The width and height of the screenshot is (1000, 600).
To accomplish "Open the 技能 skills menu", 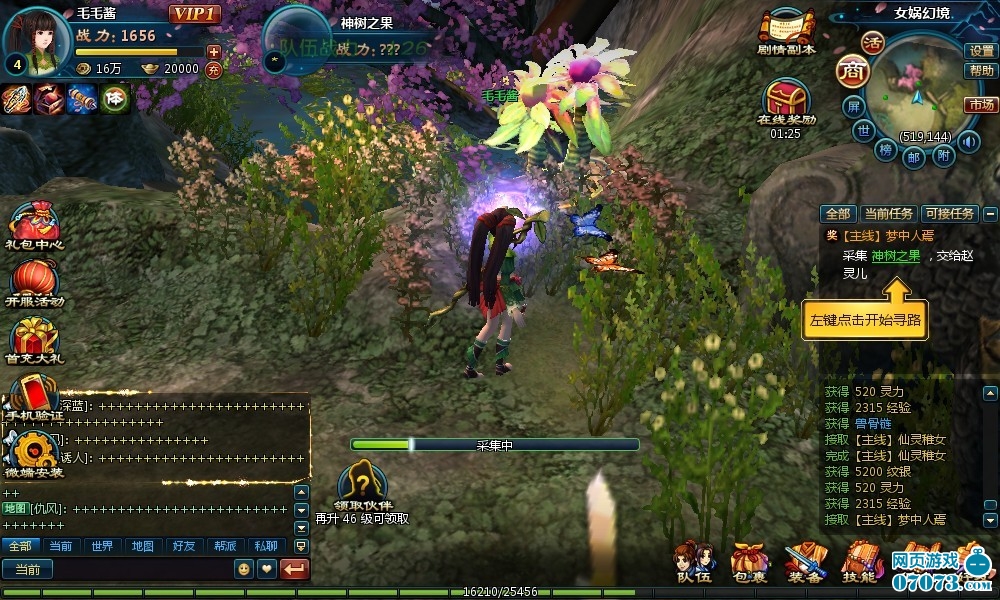I will (859, 562).
